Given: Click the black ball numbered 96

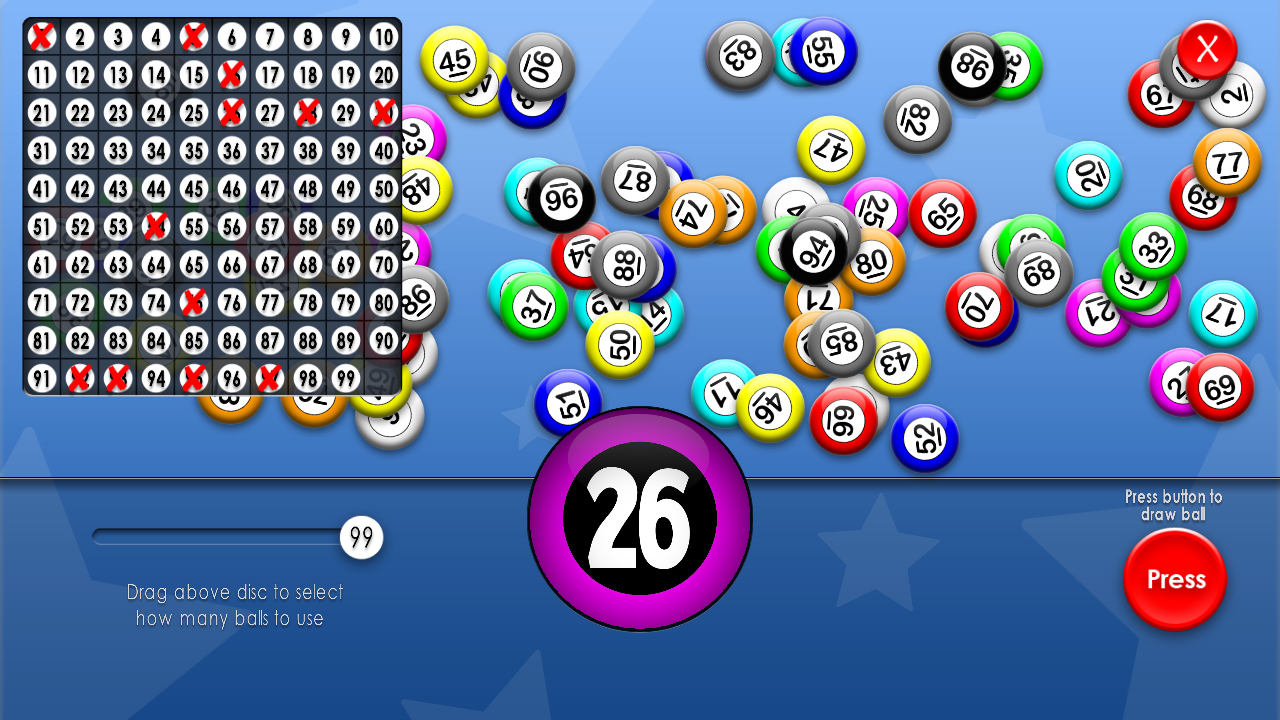Looking at the screenshot, I should point(562,197).
